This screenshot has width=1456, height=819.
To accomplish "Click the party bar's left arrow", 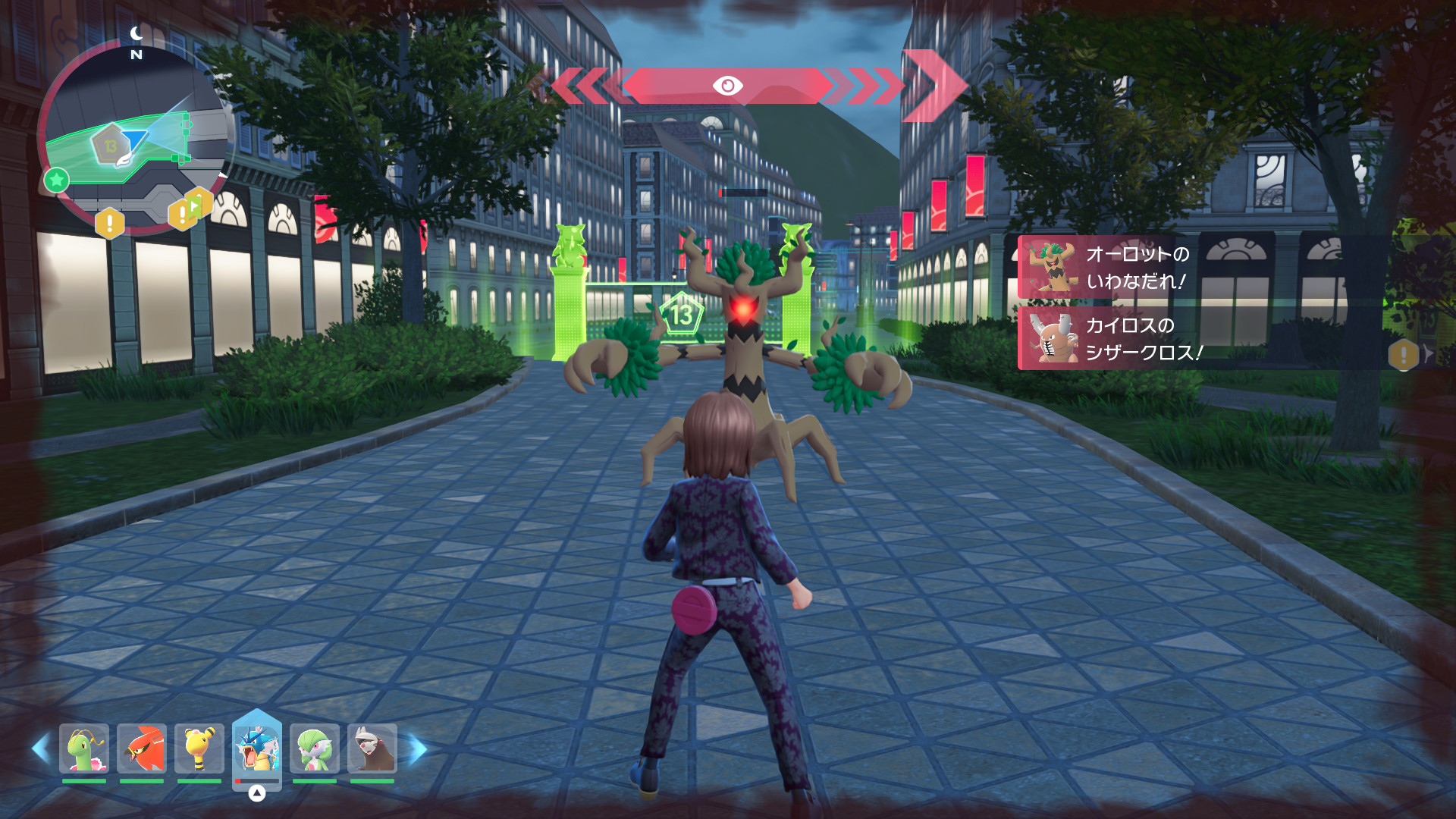I will point(41,749).
